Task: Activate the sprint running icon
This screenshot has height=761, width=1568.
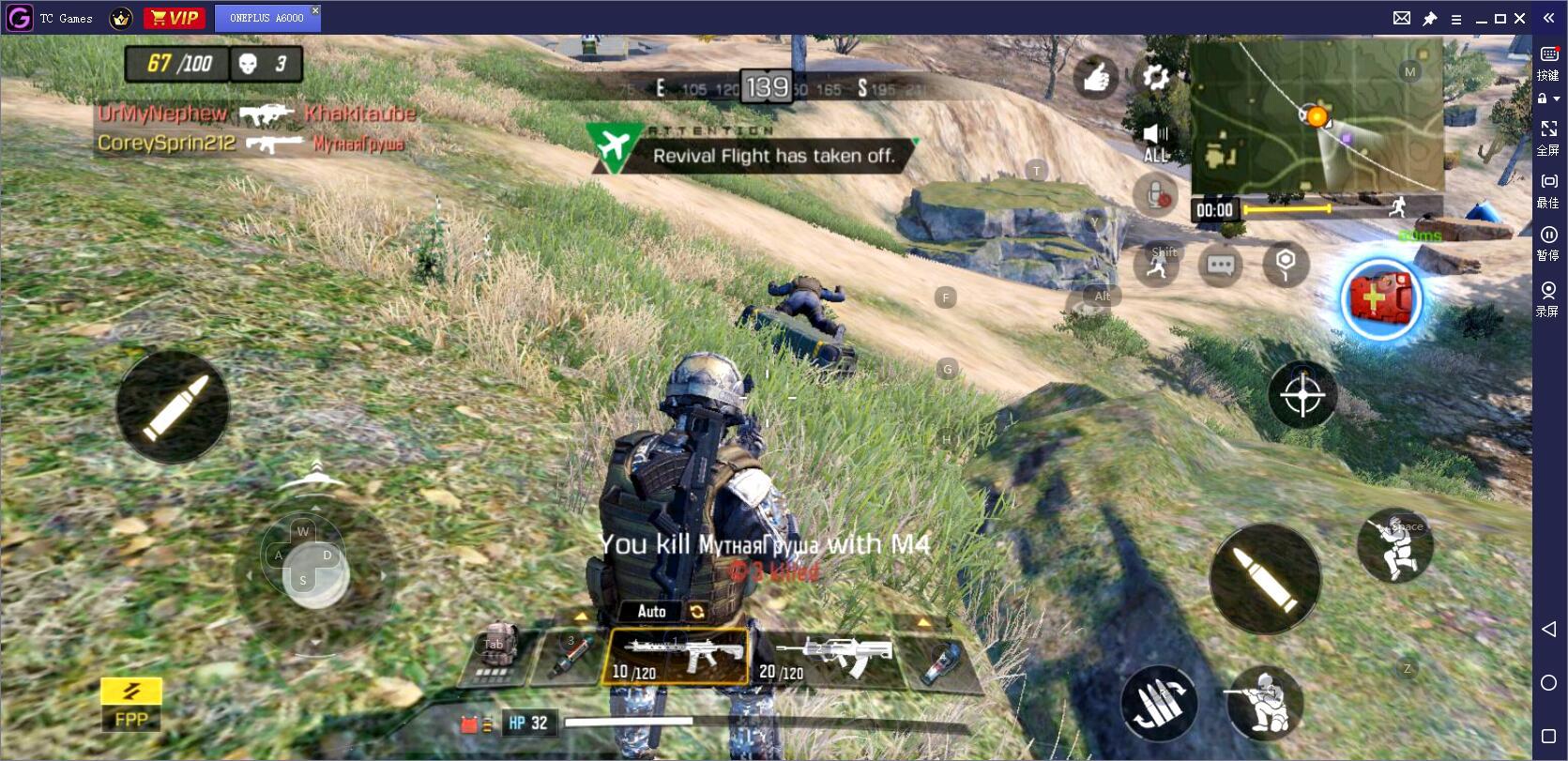Action: [x=1157, y=265]
